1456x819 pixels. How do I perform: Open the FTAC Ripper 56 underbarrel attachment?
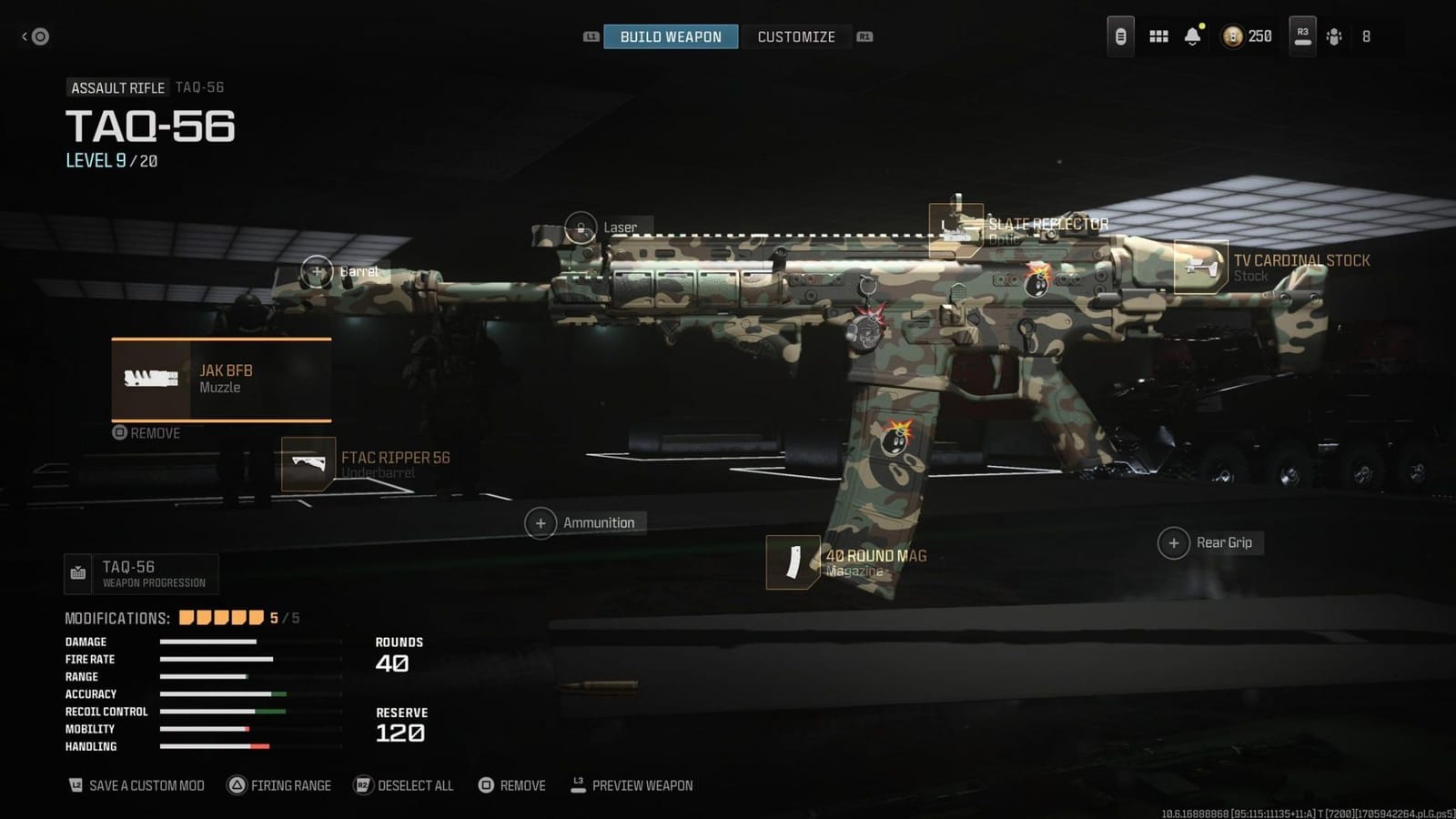click(x=309, y=464)
